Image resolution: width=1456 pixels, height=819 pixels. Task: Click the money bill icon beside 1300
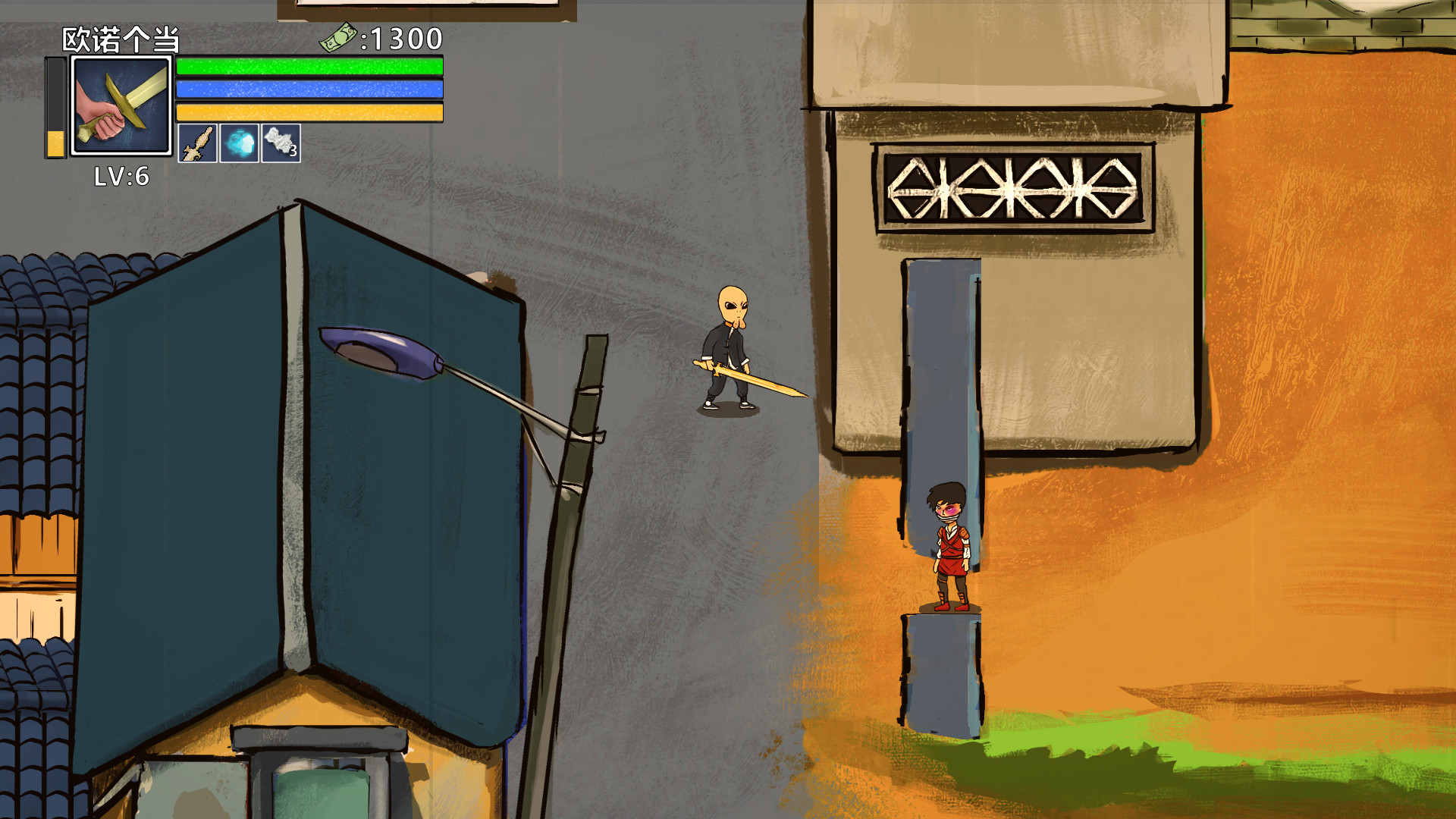(x=340, y=37)
